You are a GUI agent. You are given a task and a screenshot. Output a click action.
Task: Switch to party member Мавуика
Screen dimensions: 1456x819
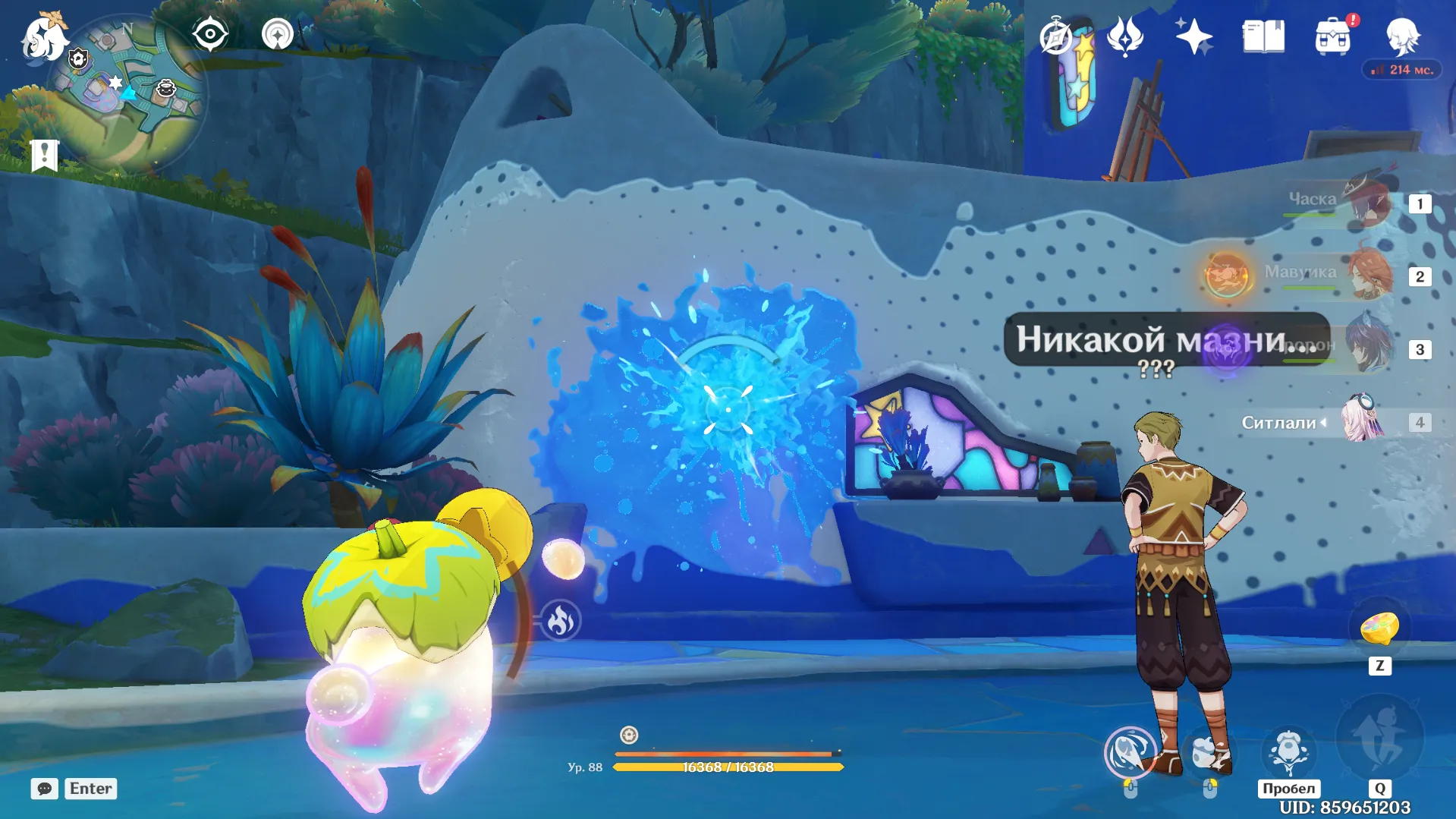pyautogui.click(x=1368, y=275)
